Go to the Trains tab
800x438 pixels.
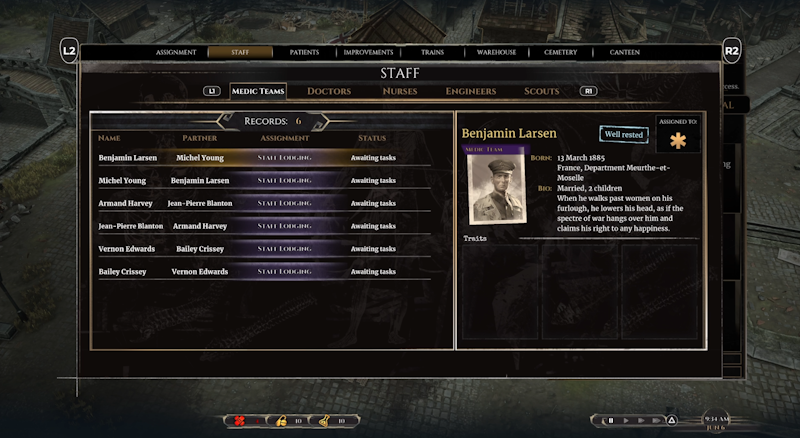click(x=433, y=52)
